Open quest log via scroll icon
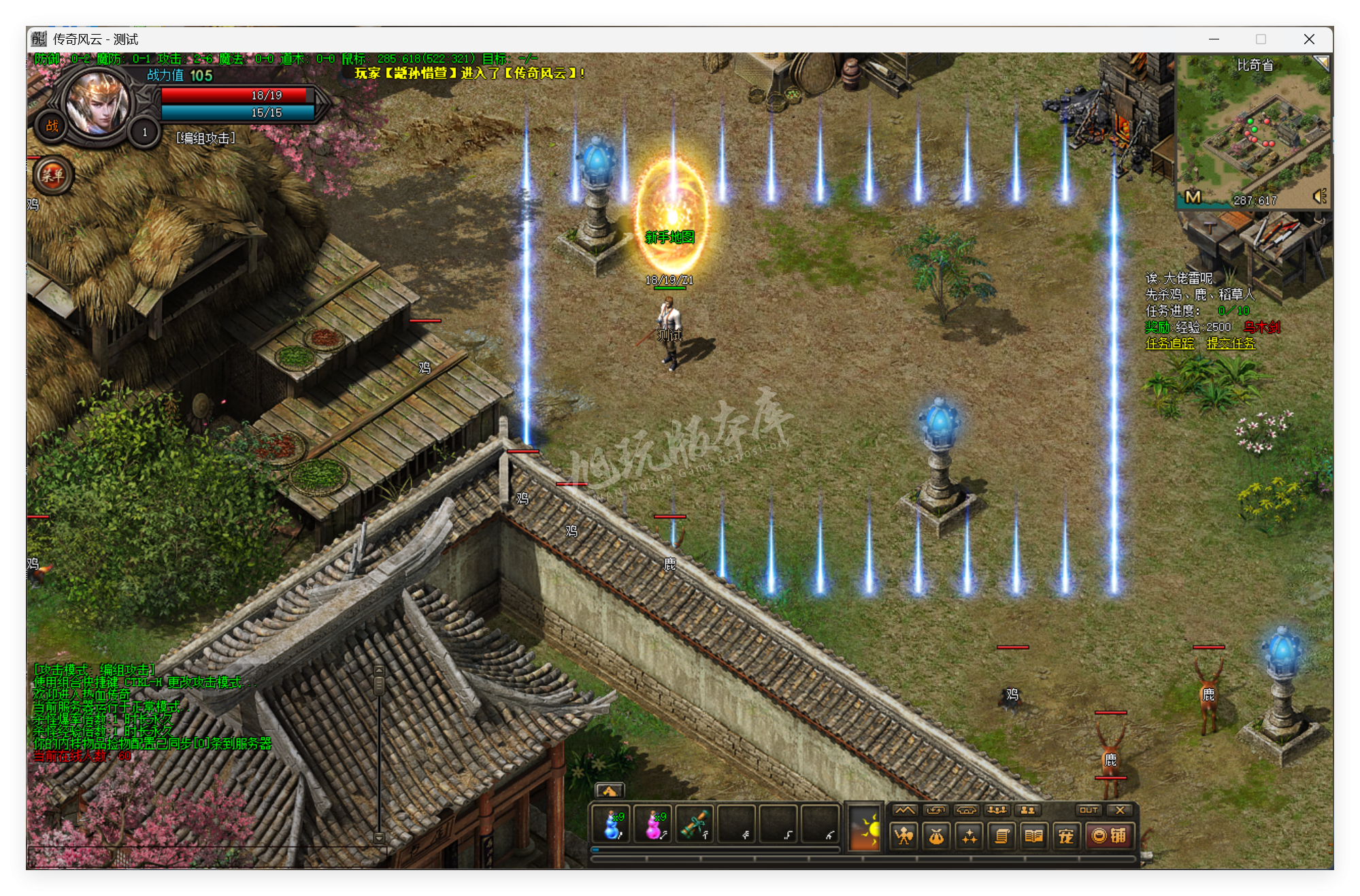The image size is (1360, 896). pyautogui.click(x=1001, y=835)
